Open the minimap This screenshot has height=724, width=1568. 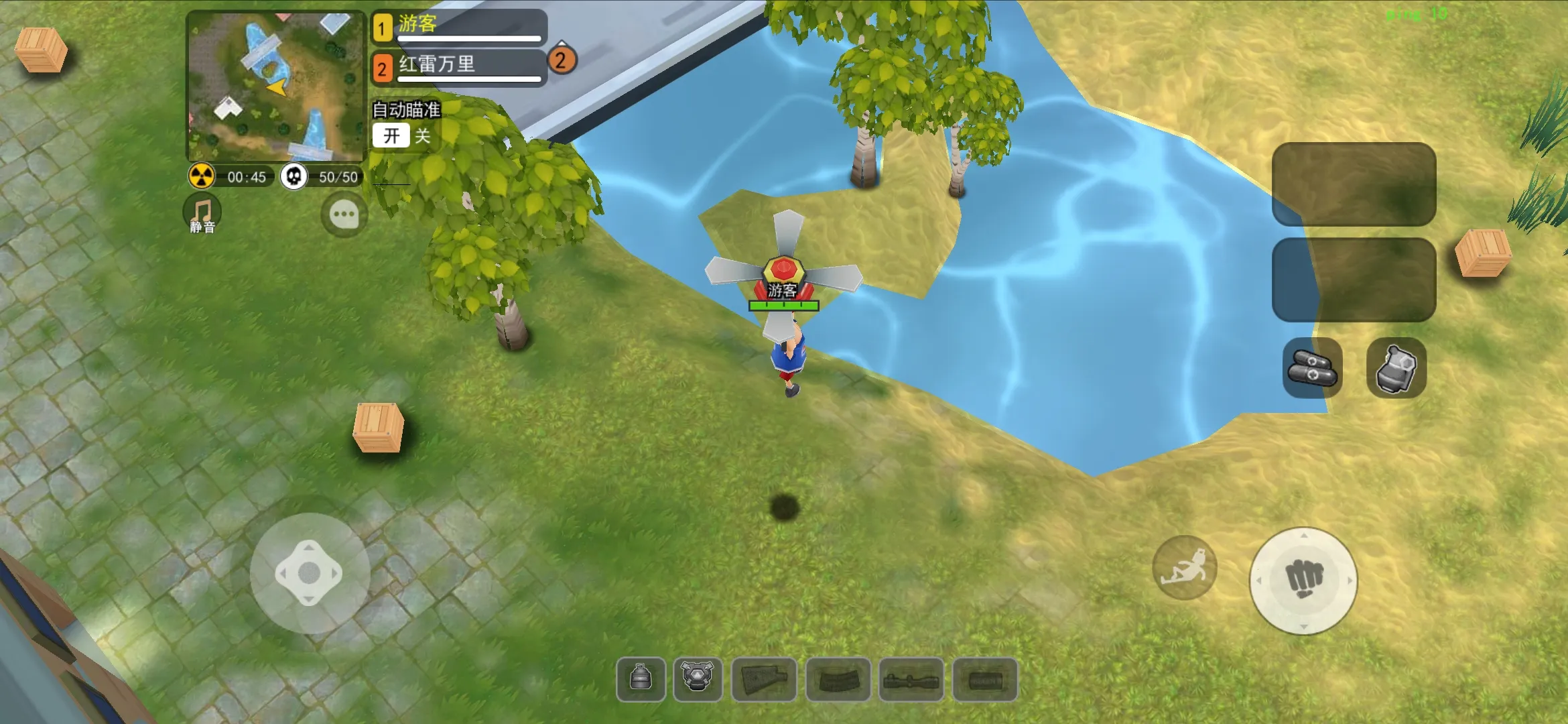(x=275, y=86)
